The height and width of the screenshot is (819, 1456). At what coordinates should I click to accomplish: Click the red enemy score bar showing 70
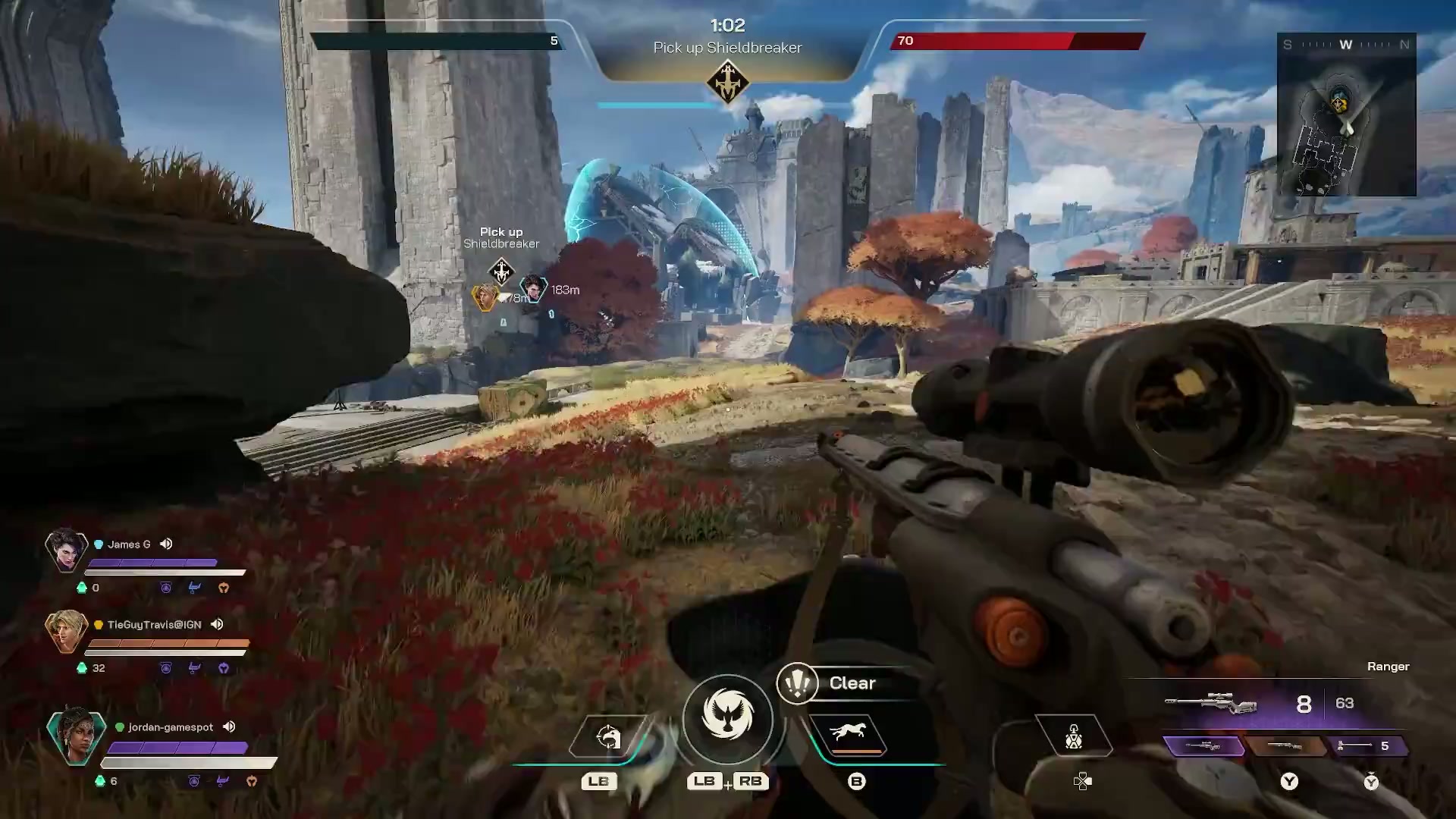(1016, 42)
